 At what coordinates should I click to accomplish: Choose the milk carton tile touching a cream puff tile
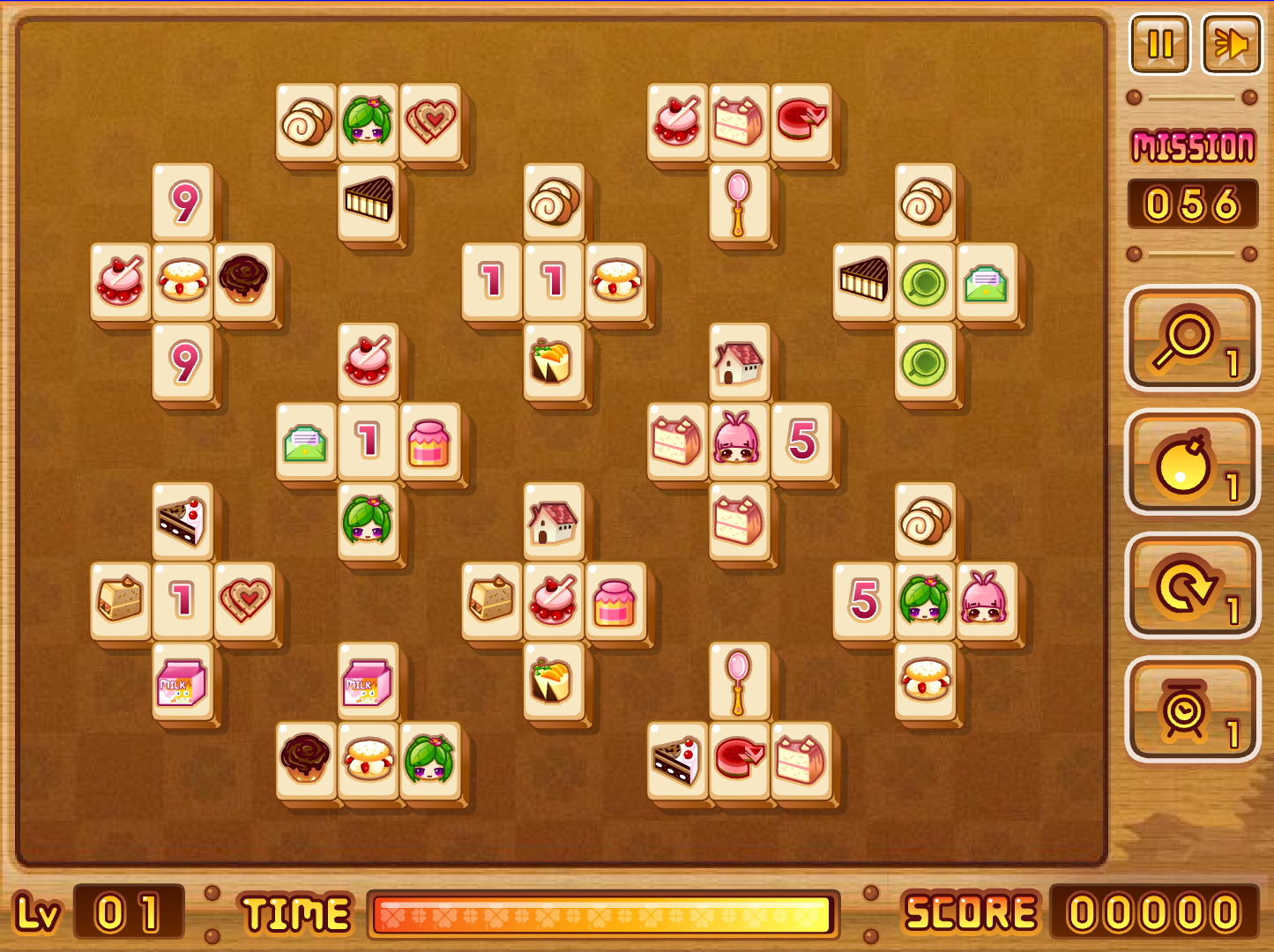click(x=368, y=681)
